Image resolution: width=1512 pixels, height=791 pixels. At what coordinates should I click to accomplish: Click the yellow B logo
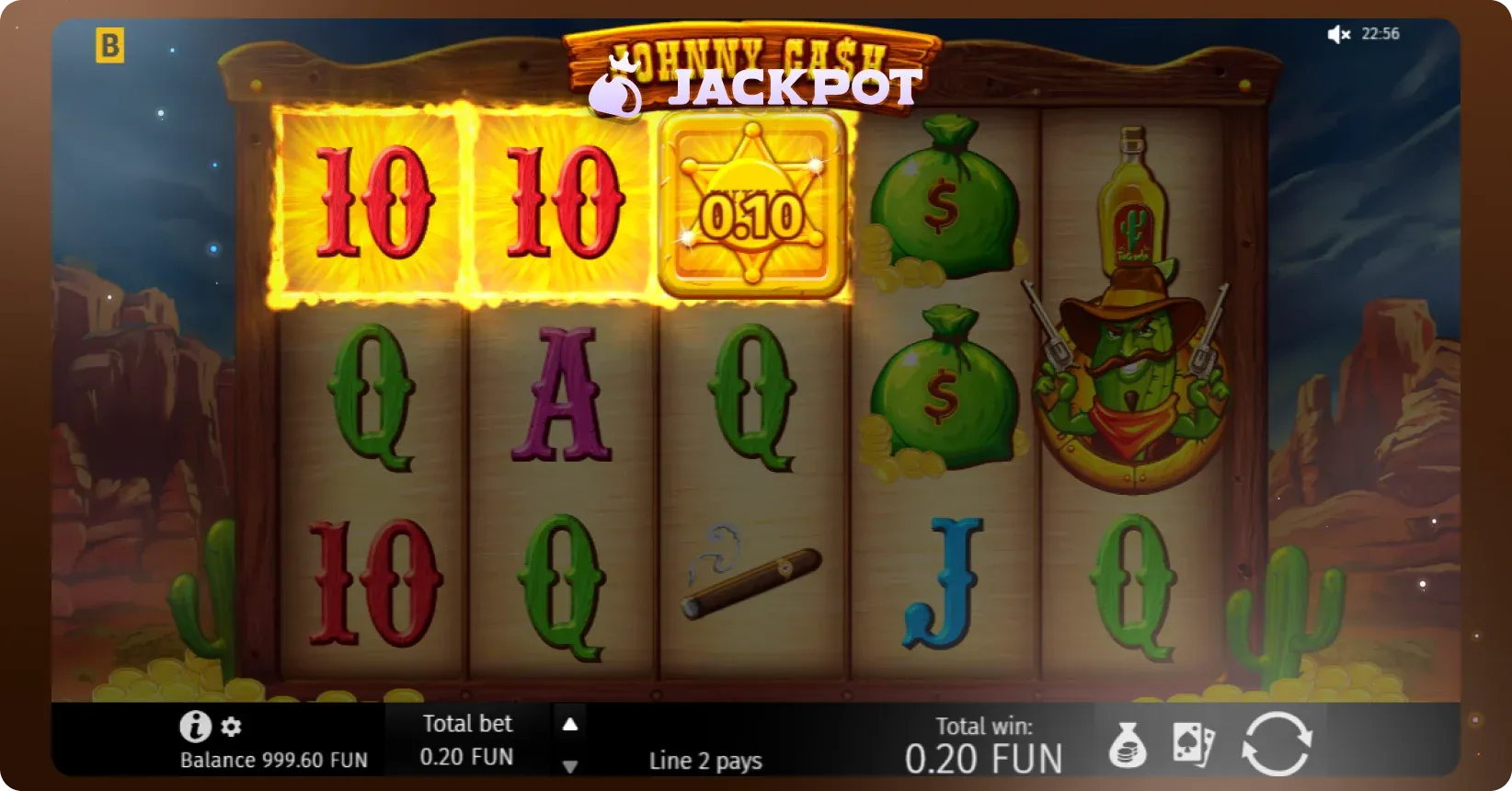(109, 46)
